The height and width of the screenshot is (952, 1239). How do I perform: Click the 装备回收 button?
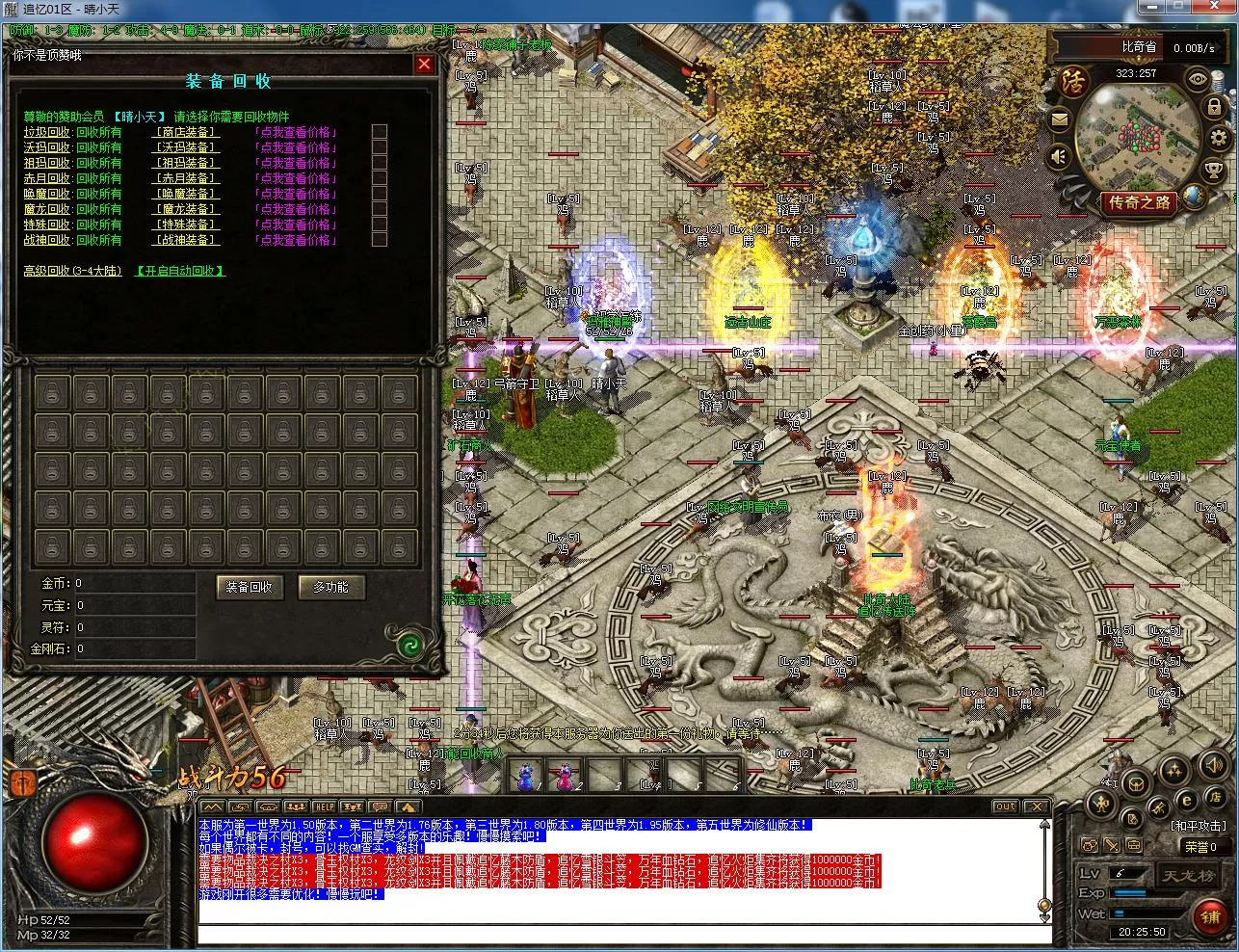pyautogui.click(x=250, y=587)
